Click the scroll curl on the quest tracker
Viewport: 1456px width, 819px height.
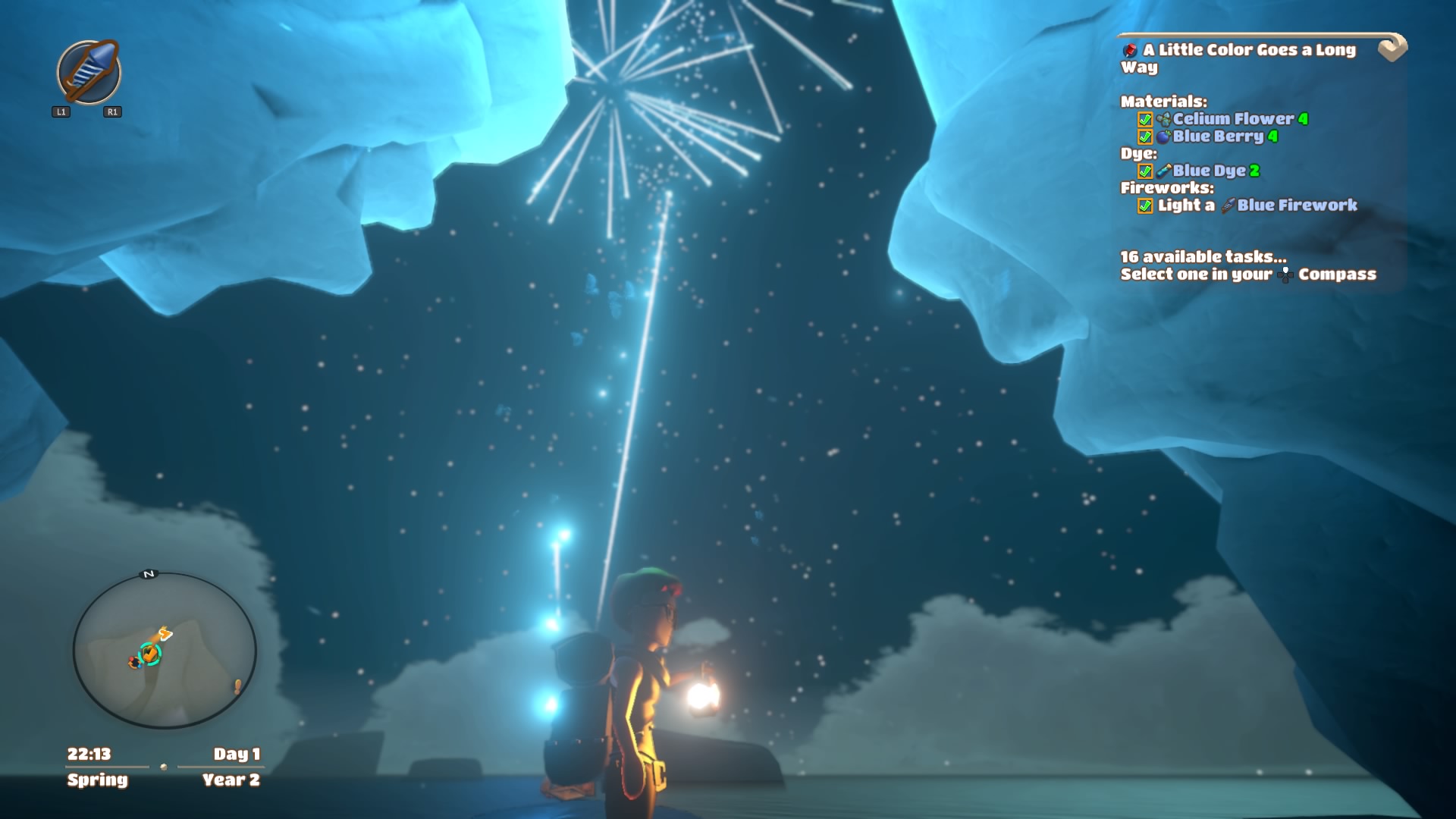pos(1392,48)
